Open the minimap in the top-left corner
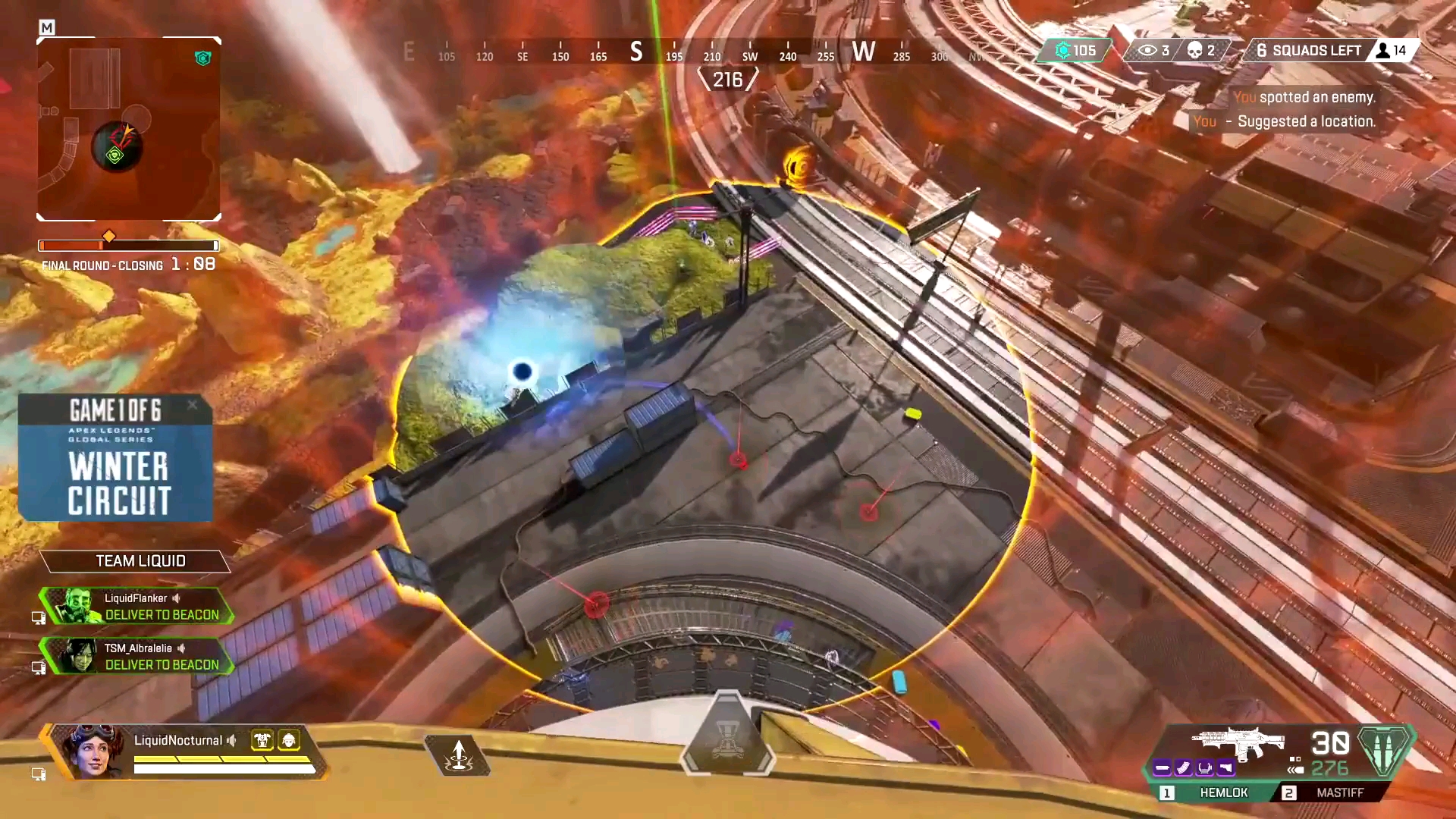The height and width of the screenshot is (819, 1456). pos(129,129)
